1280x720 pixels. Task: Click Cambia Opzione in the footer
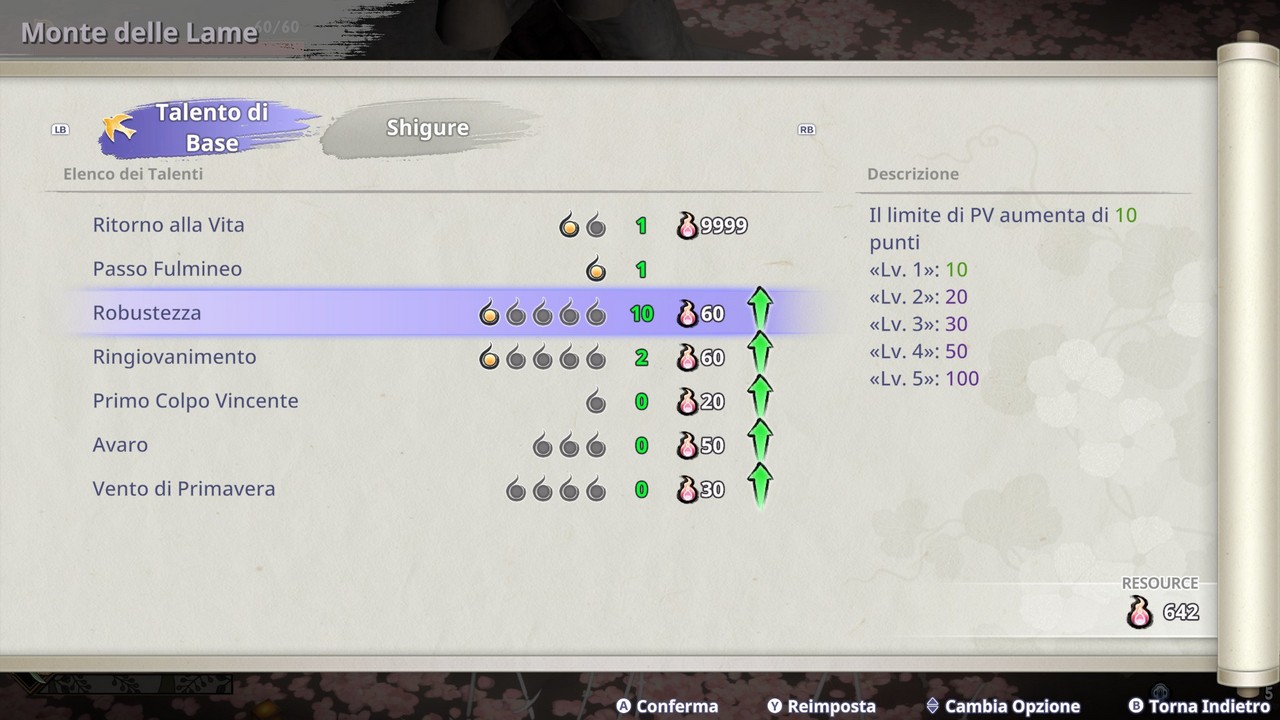pos(1003,706)
